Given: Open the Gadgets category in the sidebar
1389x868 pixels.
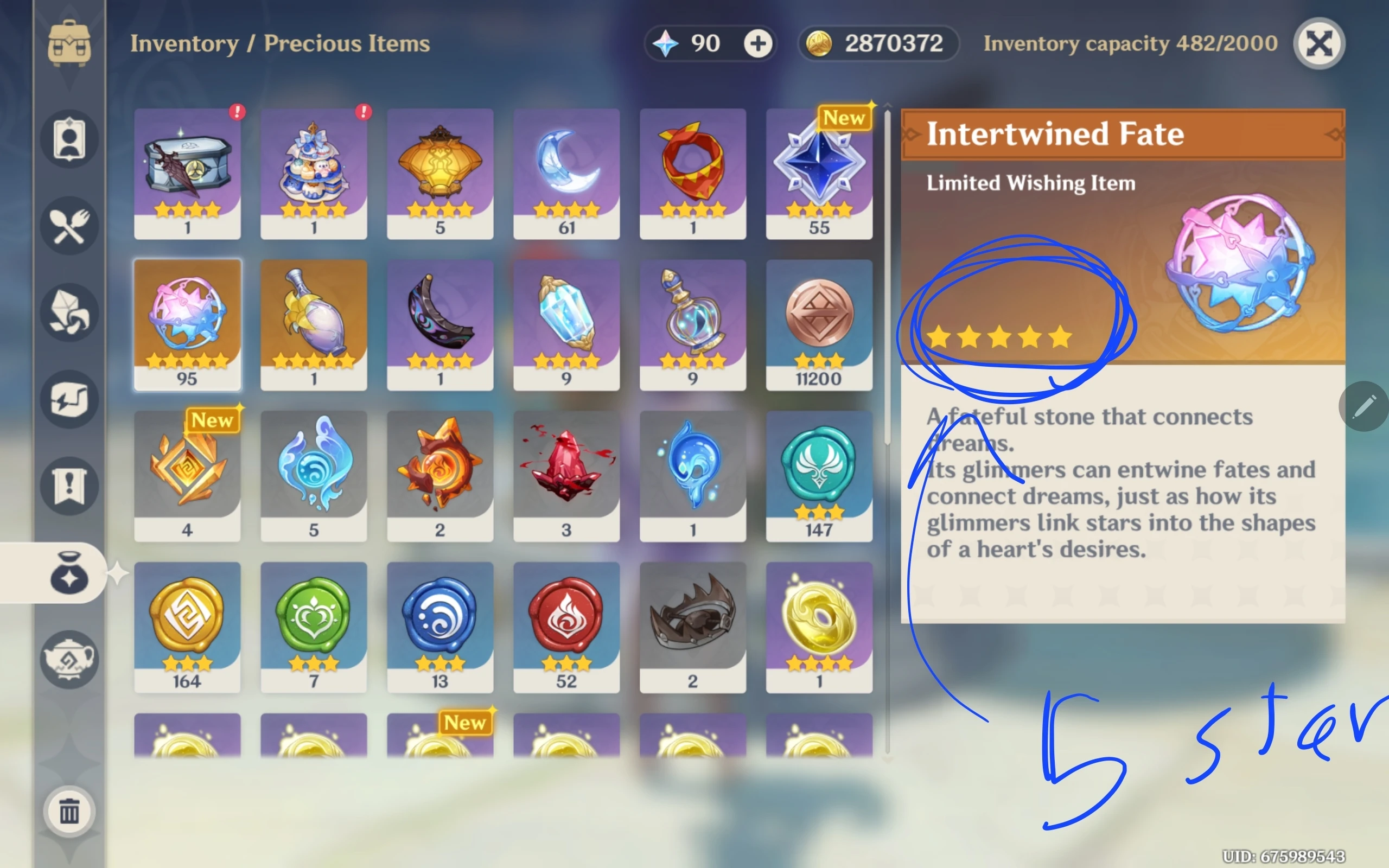Looking at the screenshot, I should click(x=70, y=398).
